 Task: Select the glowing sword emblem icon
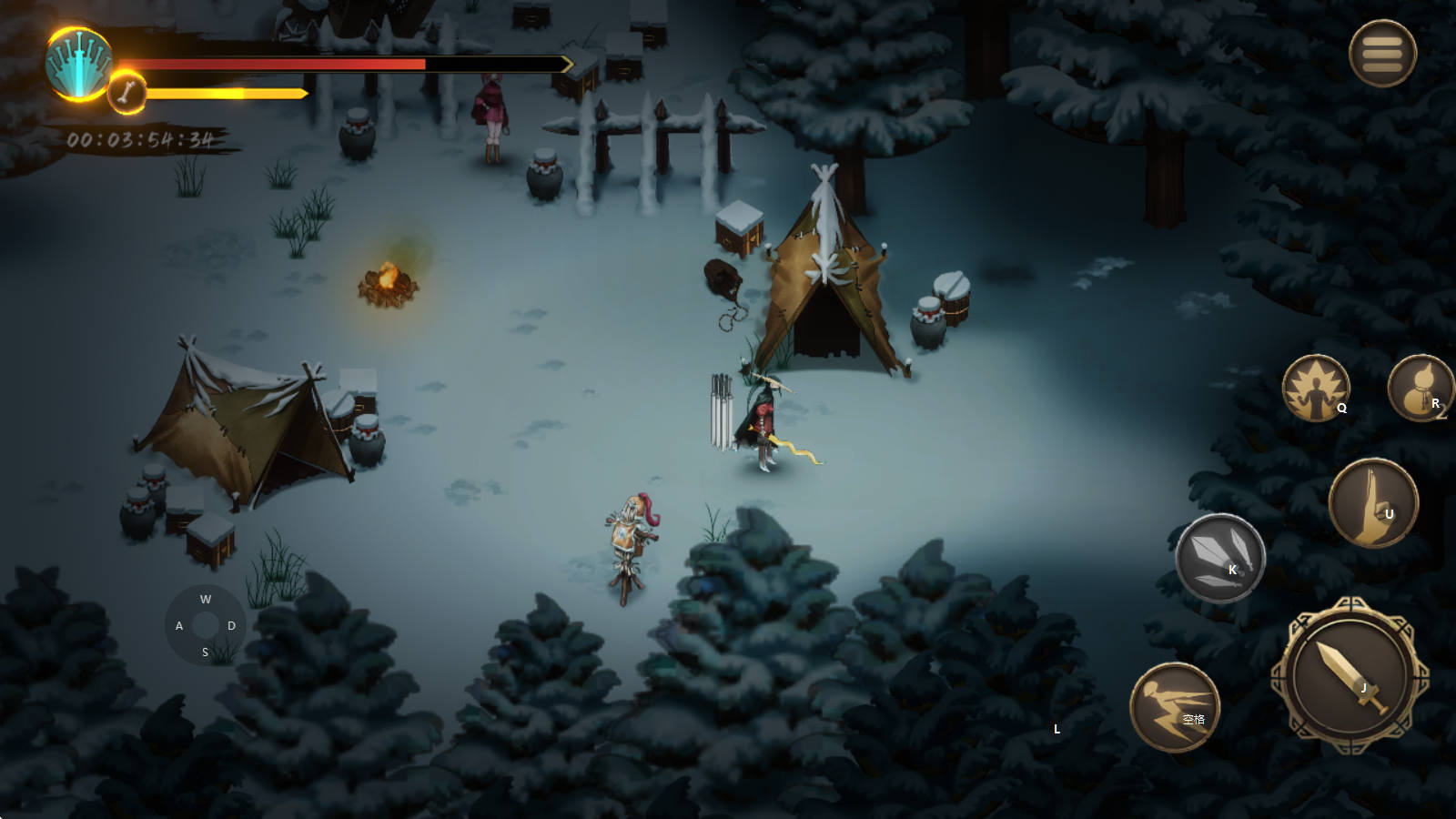point(79,64)
